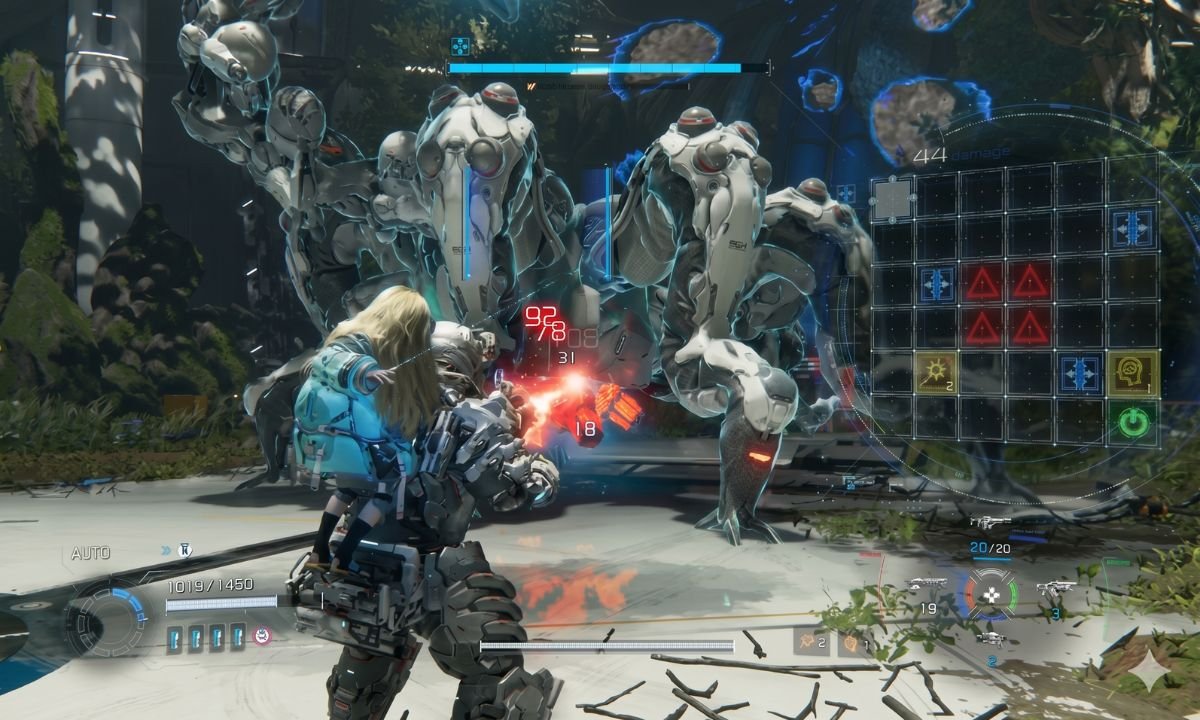The width and height of the screenshot is (1200, 720).
Task: Pick the blue arrow node next to the yellow head node
Action: click(x=1081, y=372)
